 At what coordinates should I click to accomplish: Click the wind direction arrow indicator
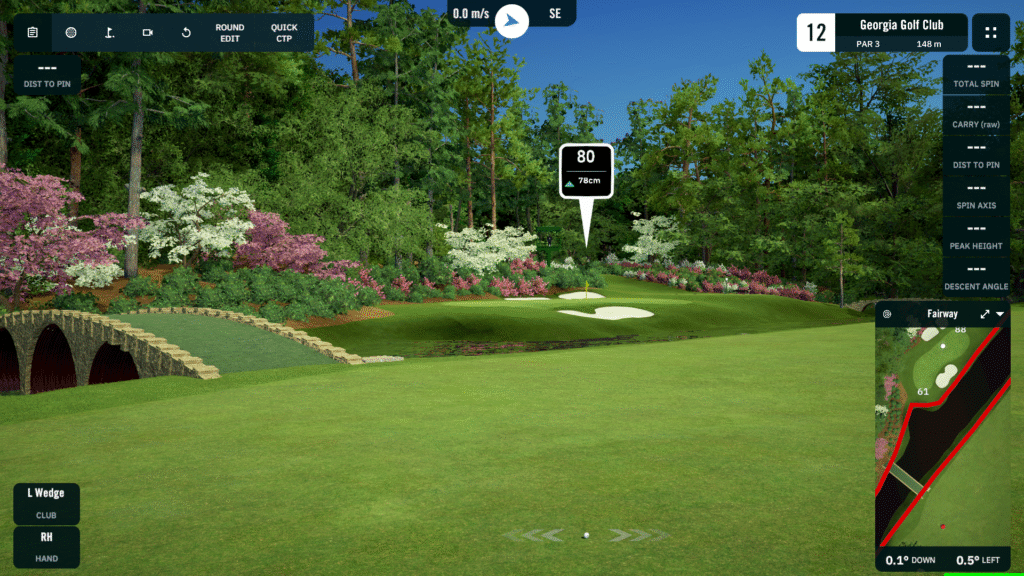pos(512,19)
